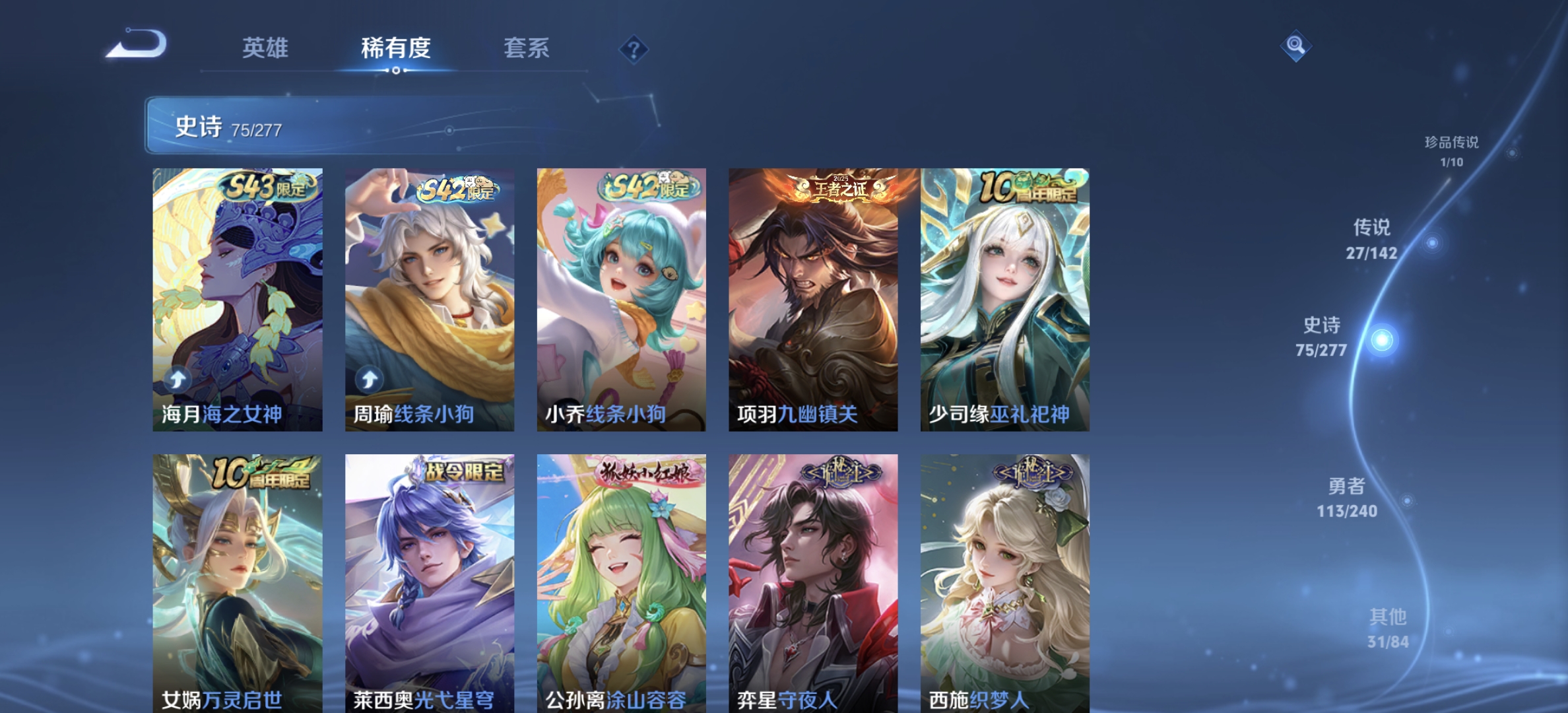The image size is (1568, 713).
Task: Open the help question mark icon
Action: [632, 48]
